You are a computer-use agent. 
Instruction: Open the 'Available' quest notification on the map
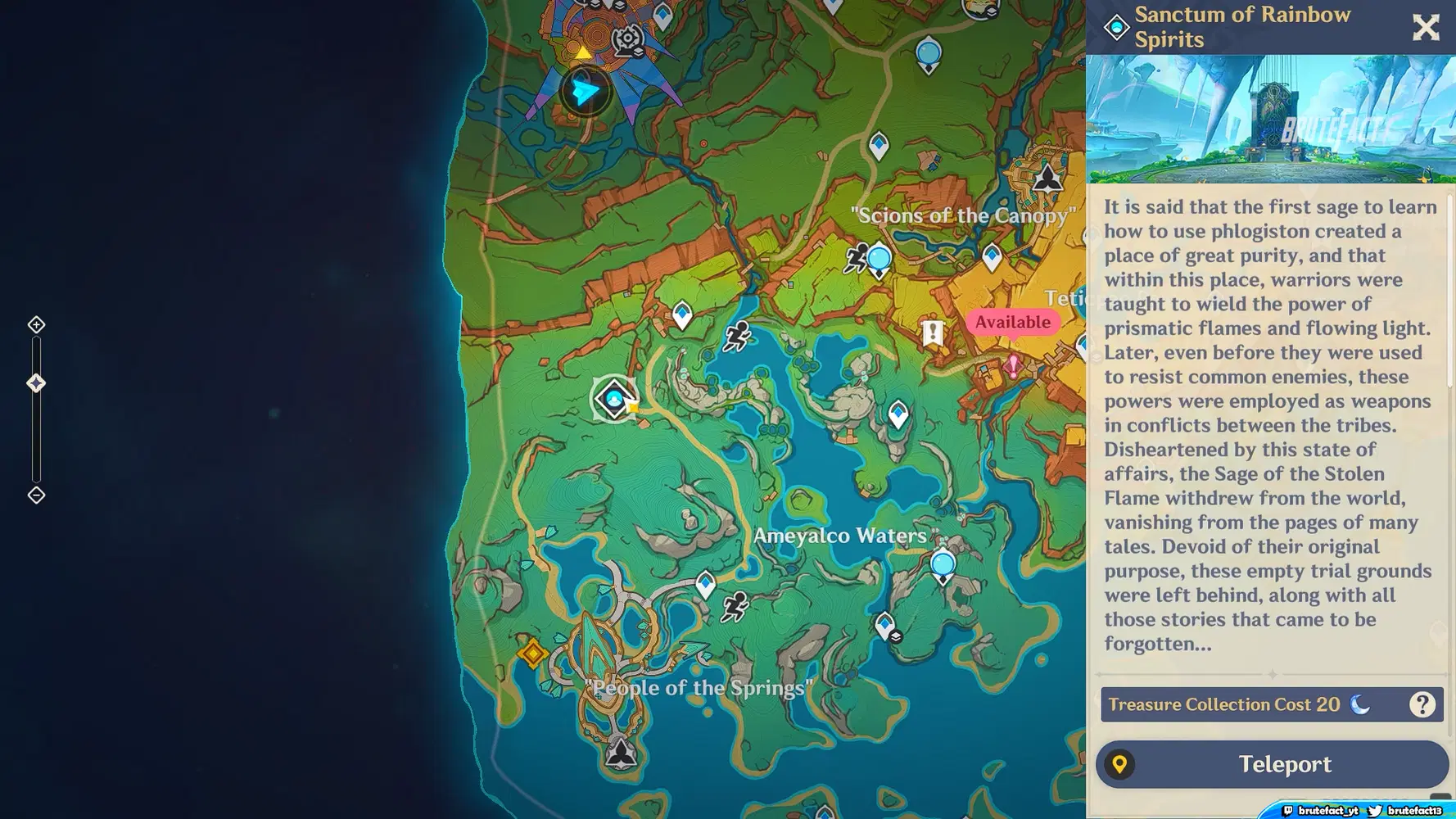1013,322
